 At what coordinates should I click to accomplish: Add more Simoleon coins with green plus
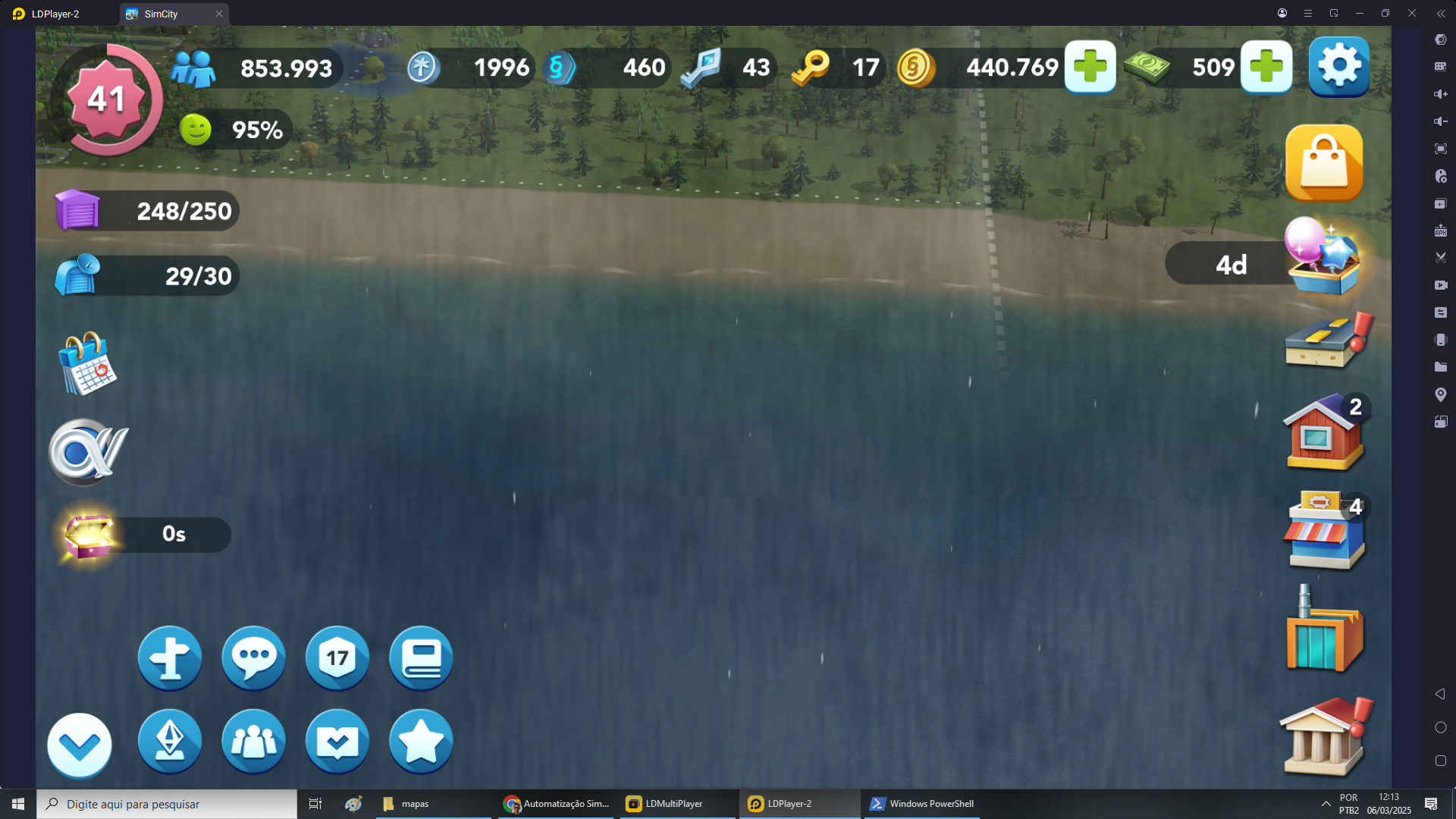(1090, 67)
